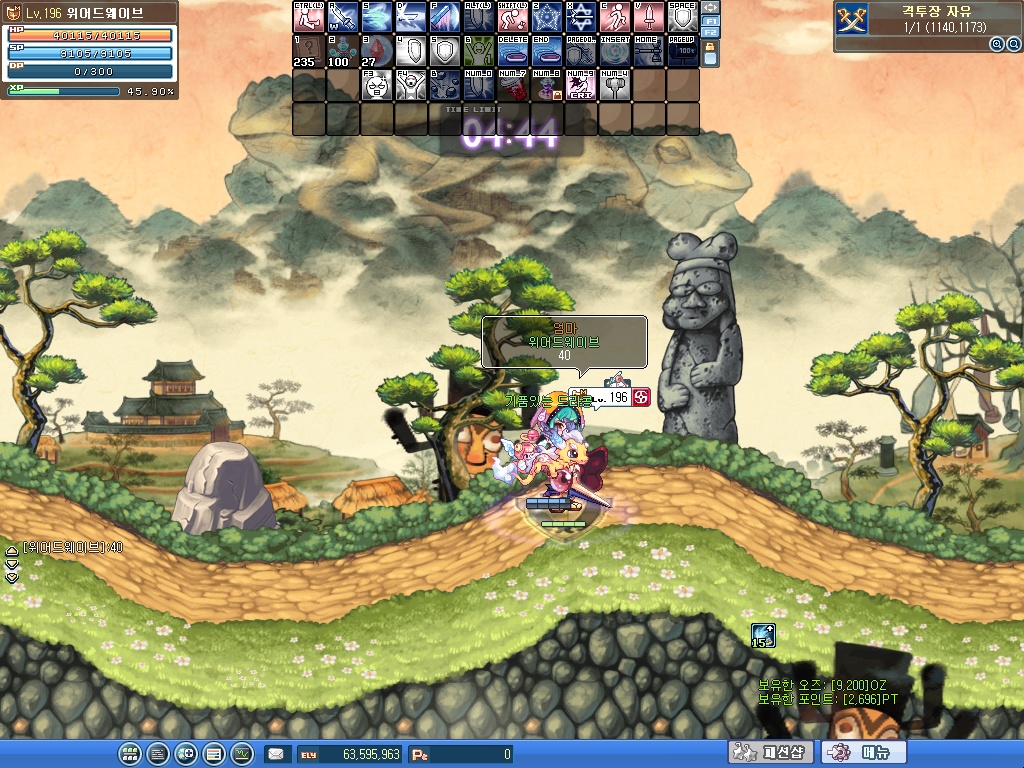Viewport: 1024px width, 768px height.
Task: Activate the CTRL(L) kick skill
Action: [x=309, y=17]
